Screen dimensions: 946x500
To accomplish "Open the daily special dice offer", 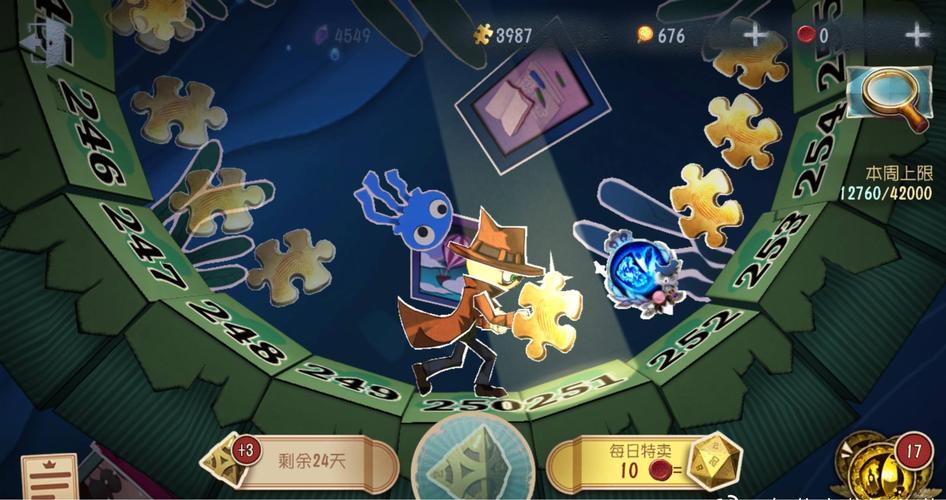I will click(x=644, y=462).
